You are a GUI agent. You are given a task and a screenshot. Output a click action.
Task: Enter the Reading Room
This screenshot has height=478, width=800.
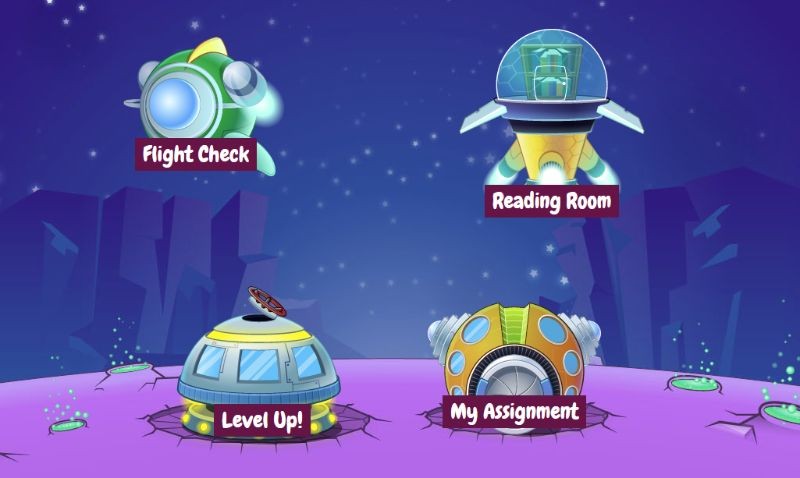[x=551, y=200]
